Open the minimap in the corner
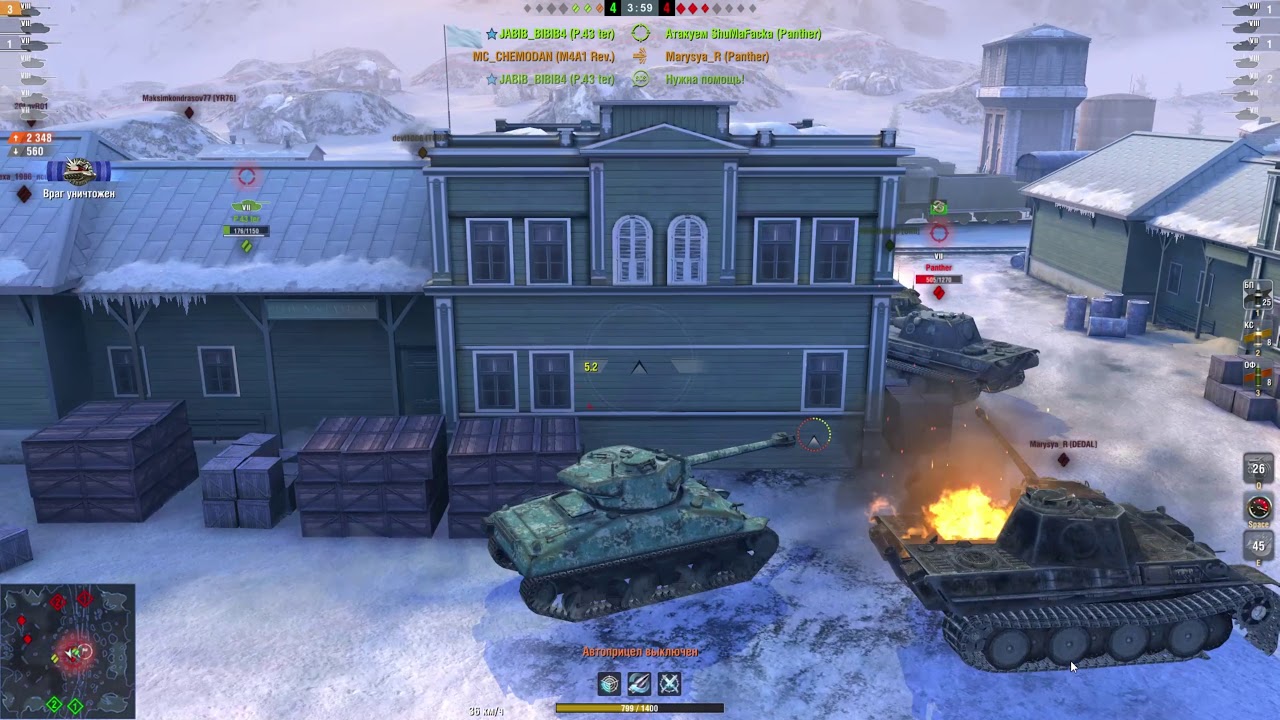The width and height of the screenshot is (1280, 720). [70, 650]
